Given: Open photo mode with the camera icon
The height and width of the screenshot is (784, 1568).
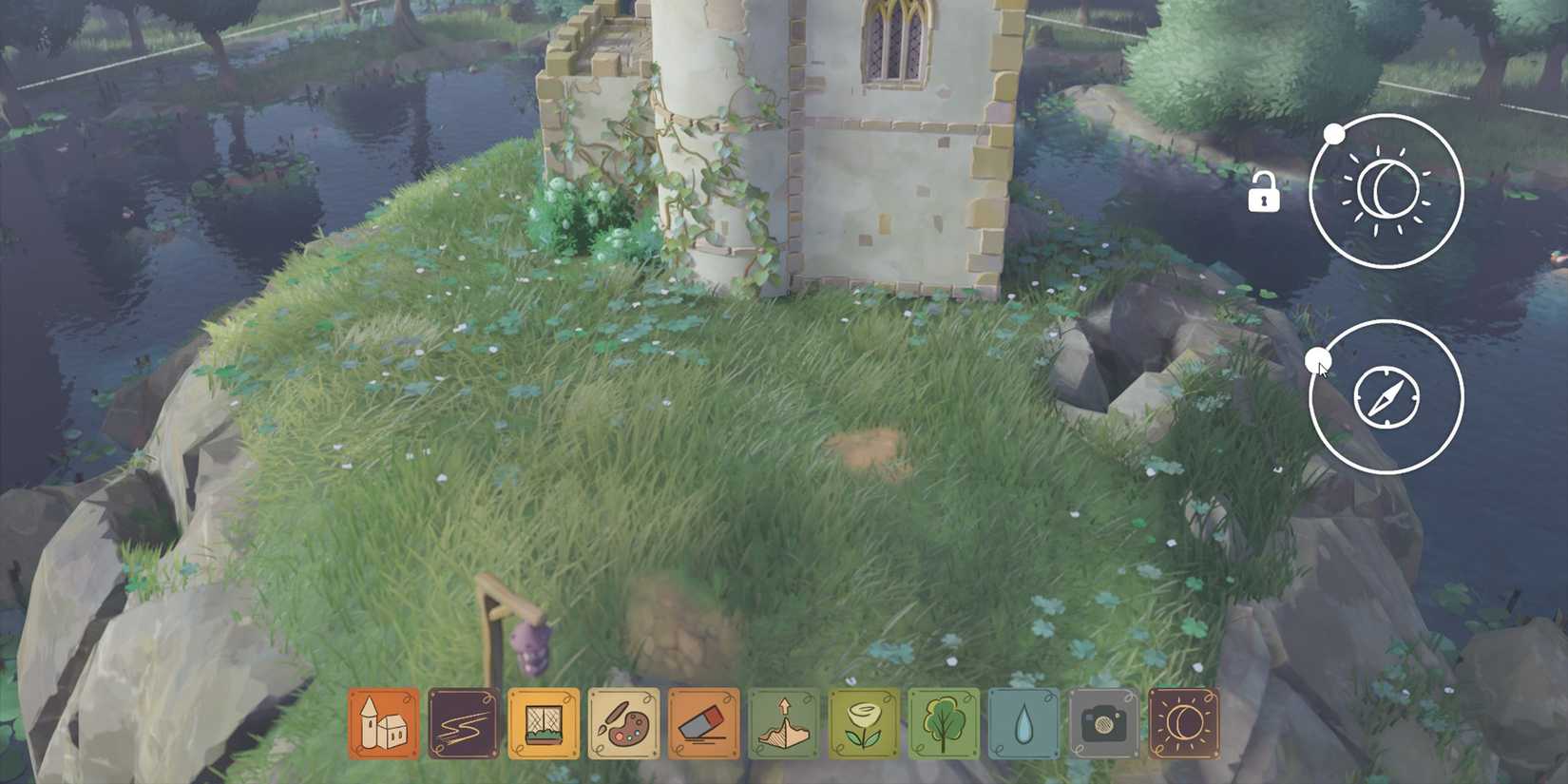Looking at the screenshot, I should pyautogui.click(x=1105, y=722).
